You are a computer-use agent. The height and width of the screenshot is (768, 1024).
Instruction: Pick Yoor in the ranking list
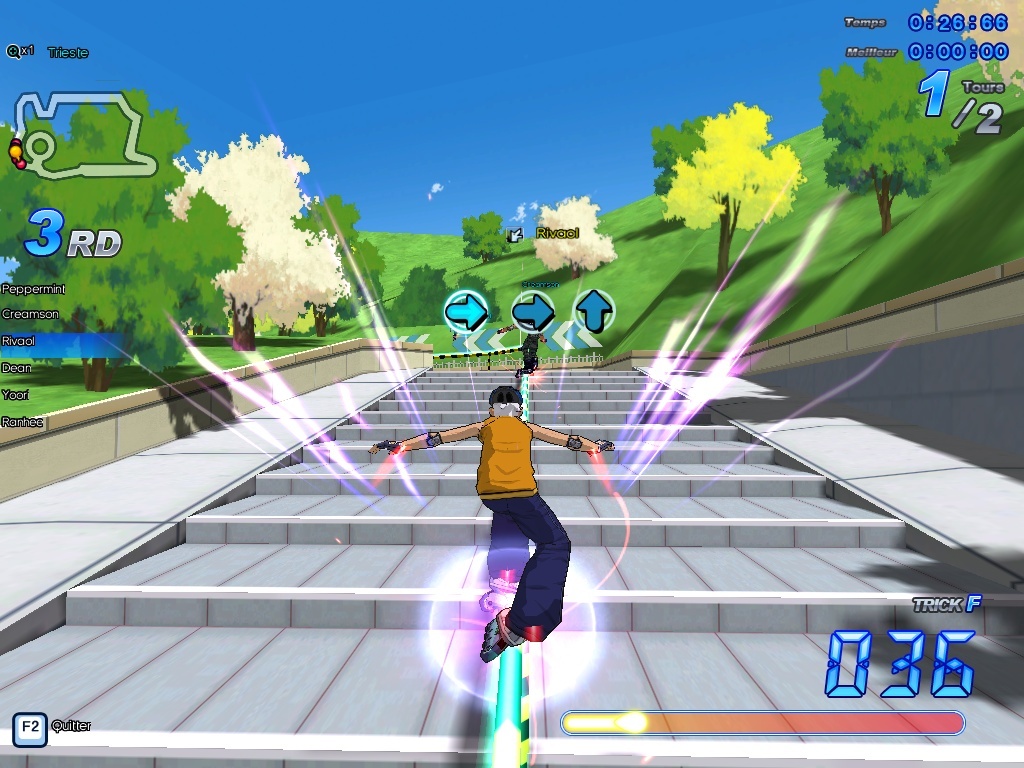point(15,395)
